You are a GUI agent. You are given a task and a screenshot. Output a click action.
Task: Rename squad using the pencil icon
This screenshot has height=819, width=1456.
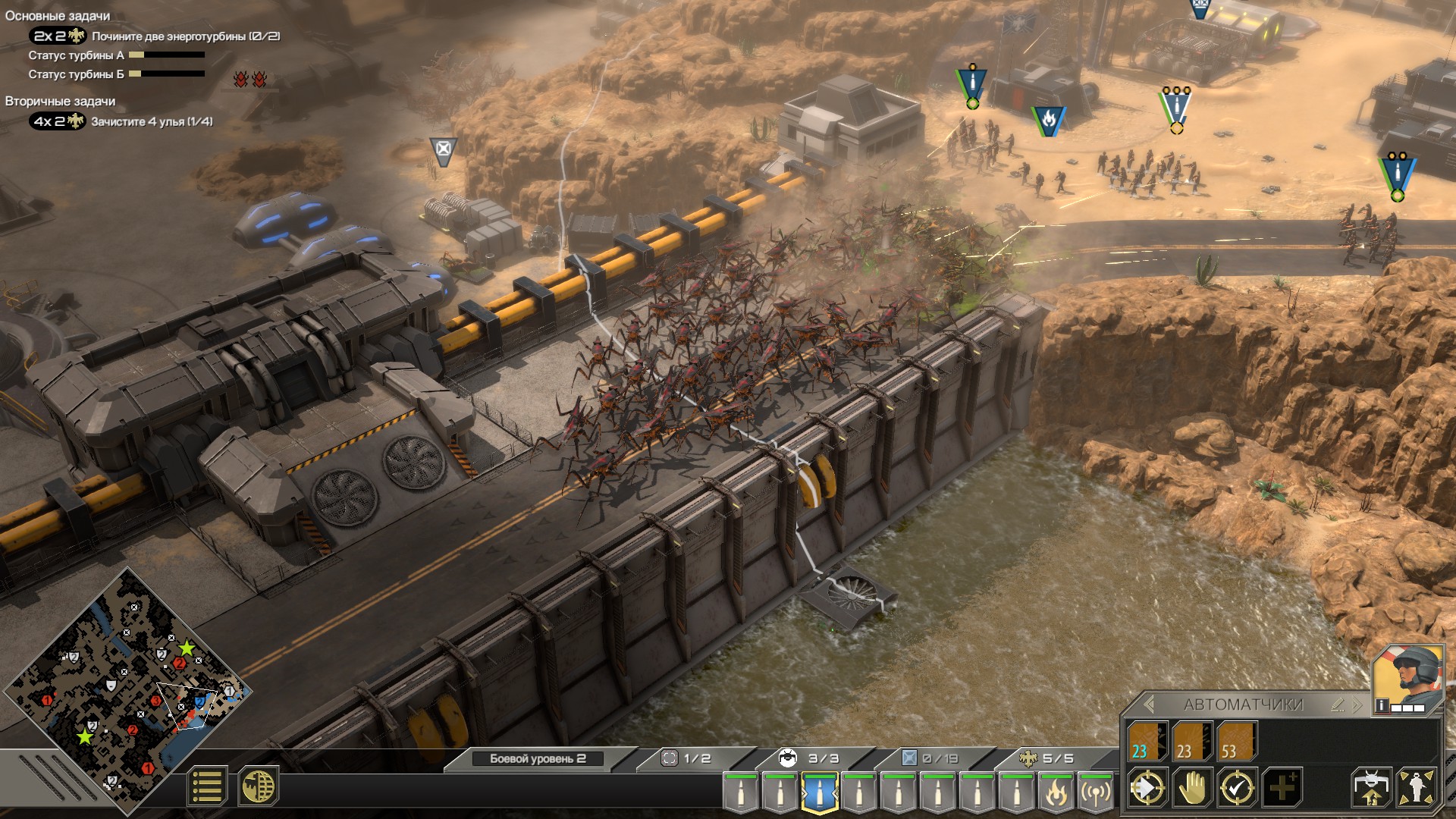tap(1338, 704)
